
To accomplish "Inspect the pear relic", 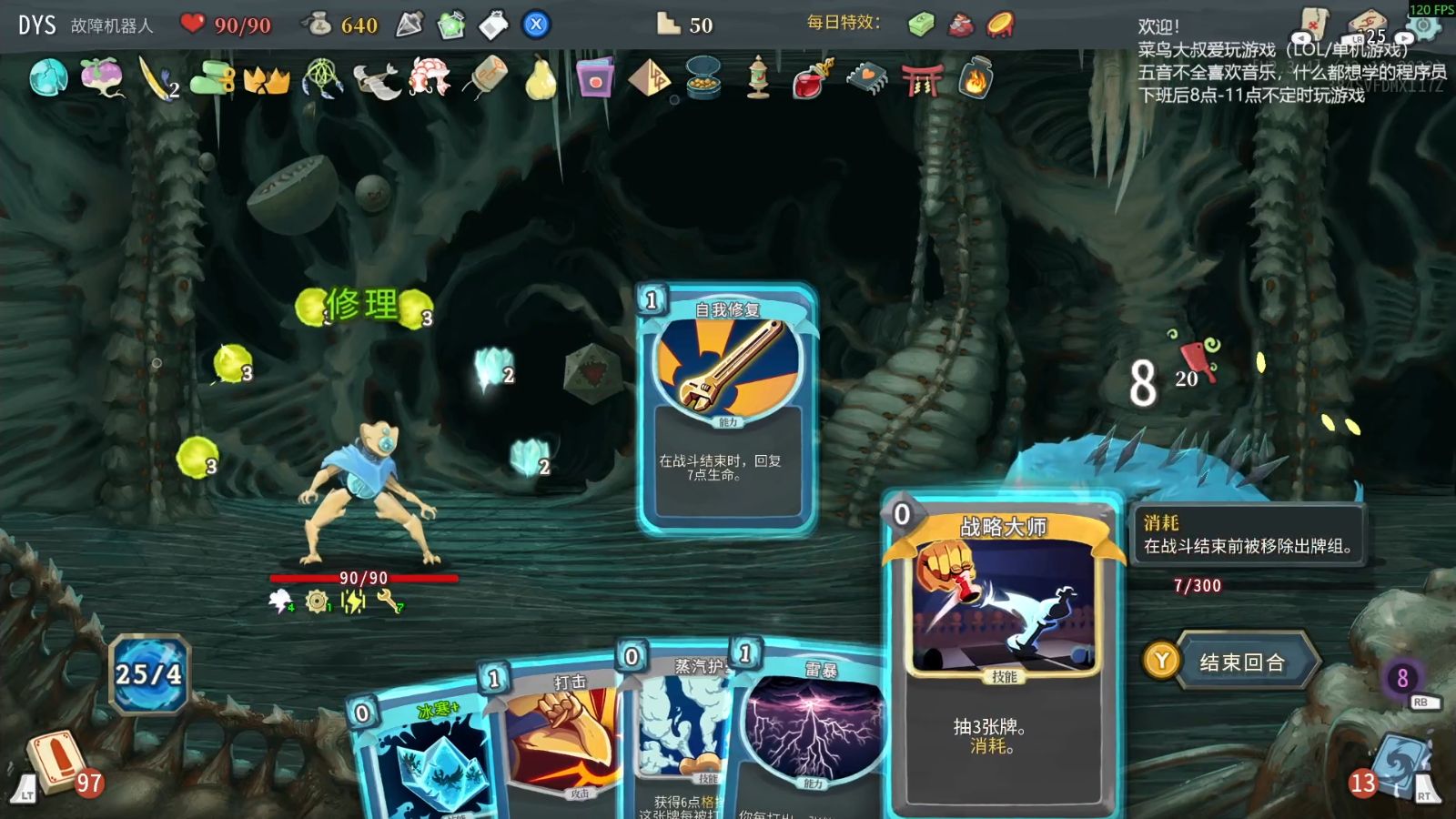I will click(541, 78).
